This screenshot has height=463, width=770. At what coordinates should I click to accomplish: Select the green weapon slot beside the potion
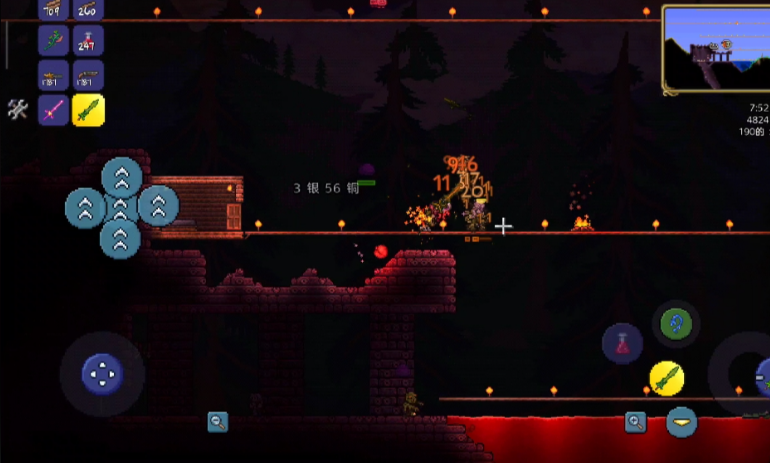(53, 41)
